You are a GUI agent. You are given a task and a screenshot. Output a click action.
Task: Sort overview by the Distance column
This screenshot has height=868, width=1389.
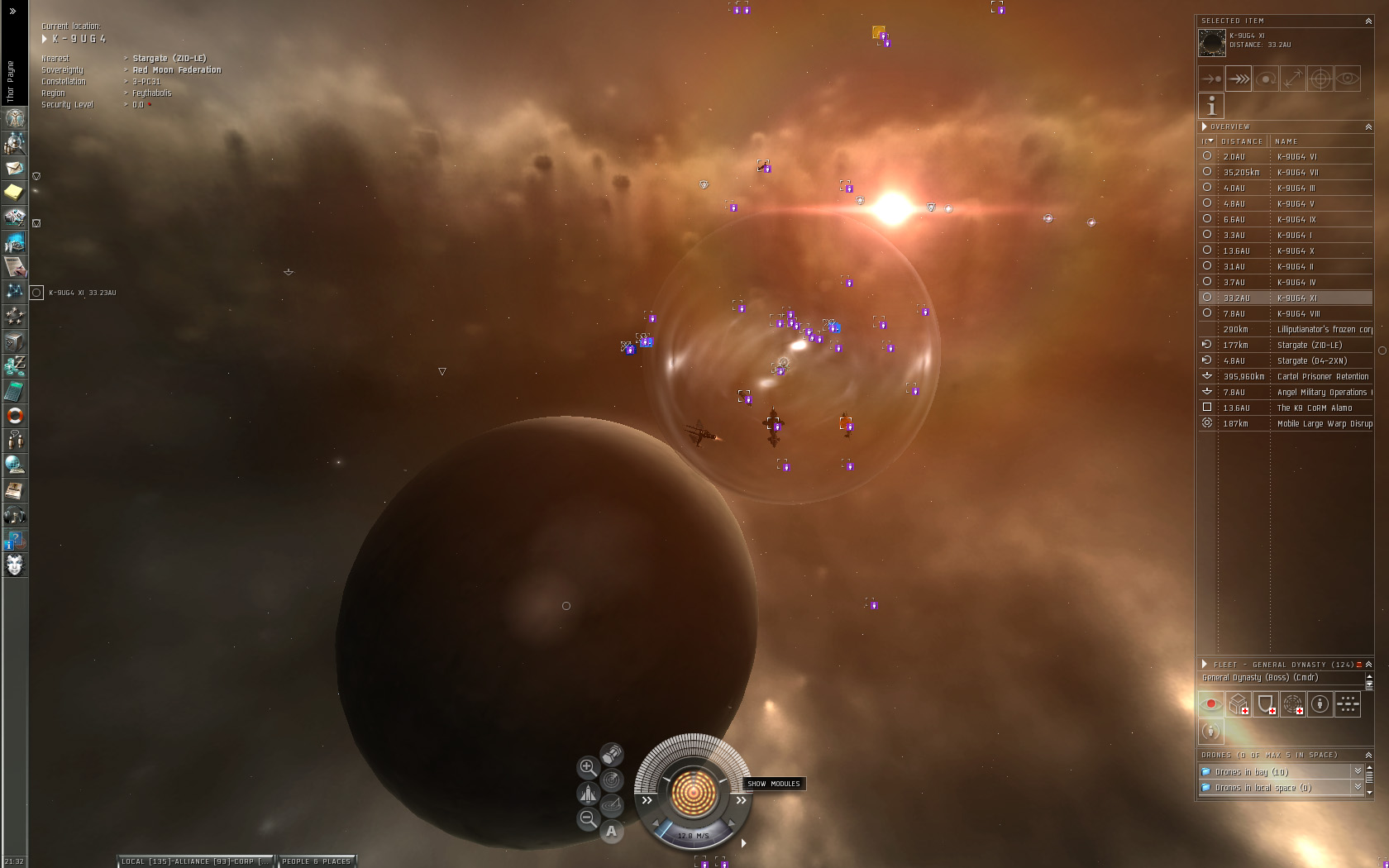1241,141
